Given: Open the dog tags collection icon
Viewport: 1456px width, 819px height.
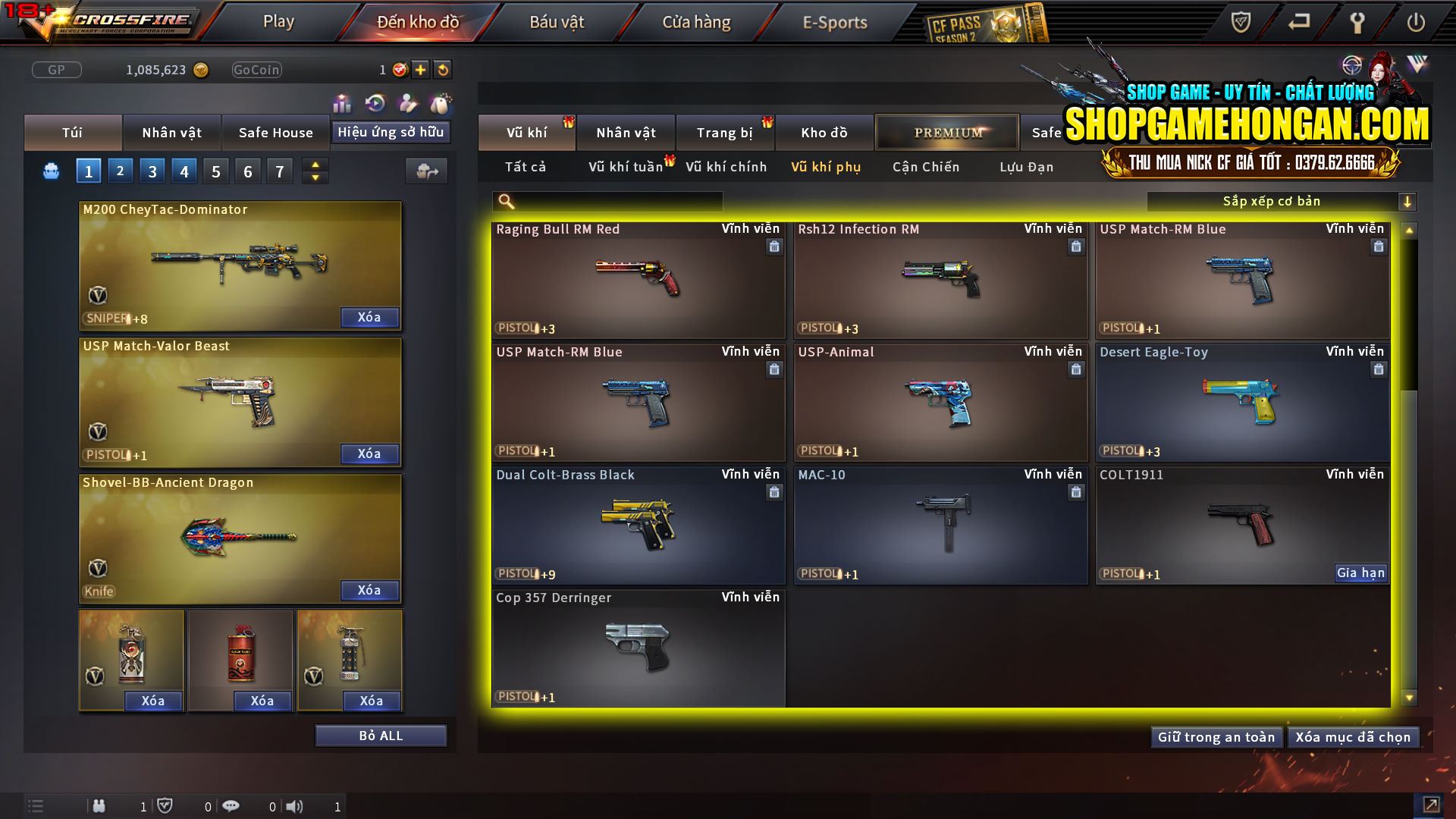Looking at the screenshot, I should pos(438,102).
